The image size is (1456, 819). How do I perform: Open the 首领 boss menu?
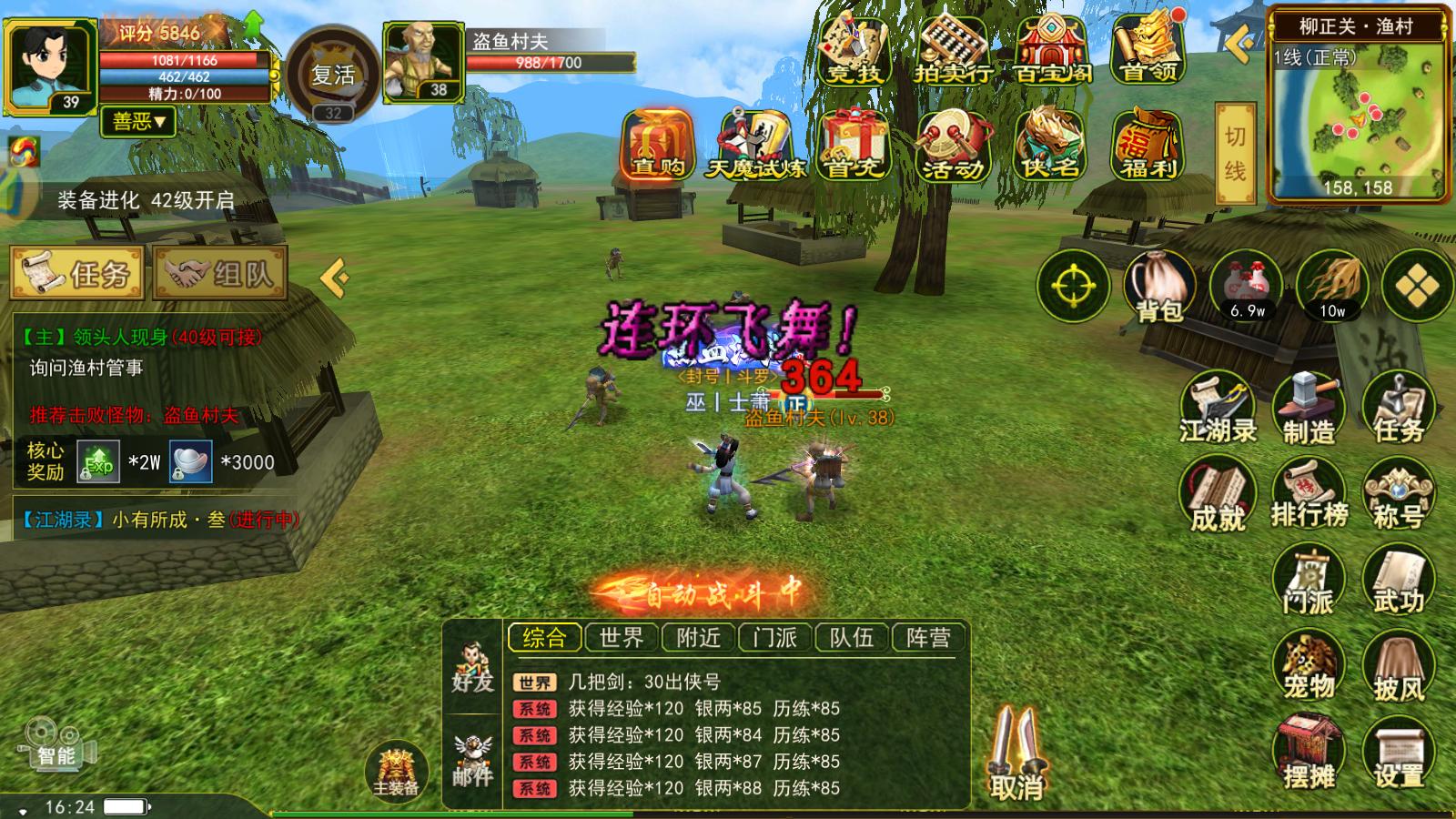pyautogui.click(x=1148, y=49)
